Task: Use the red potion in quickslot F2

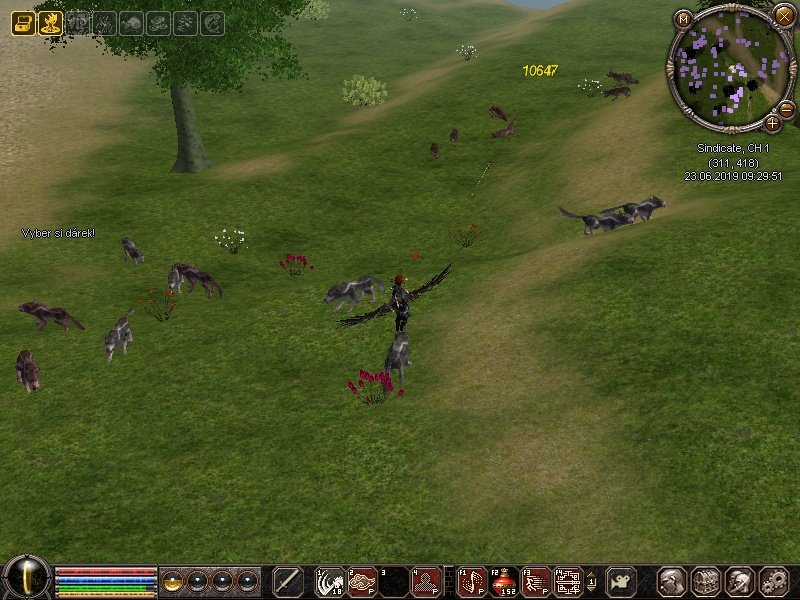Action: coord(505,581)
